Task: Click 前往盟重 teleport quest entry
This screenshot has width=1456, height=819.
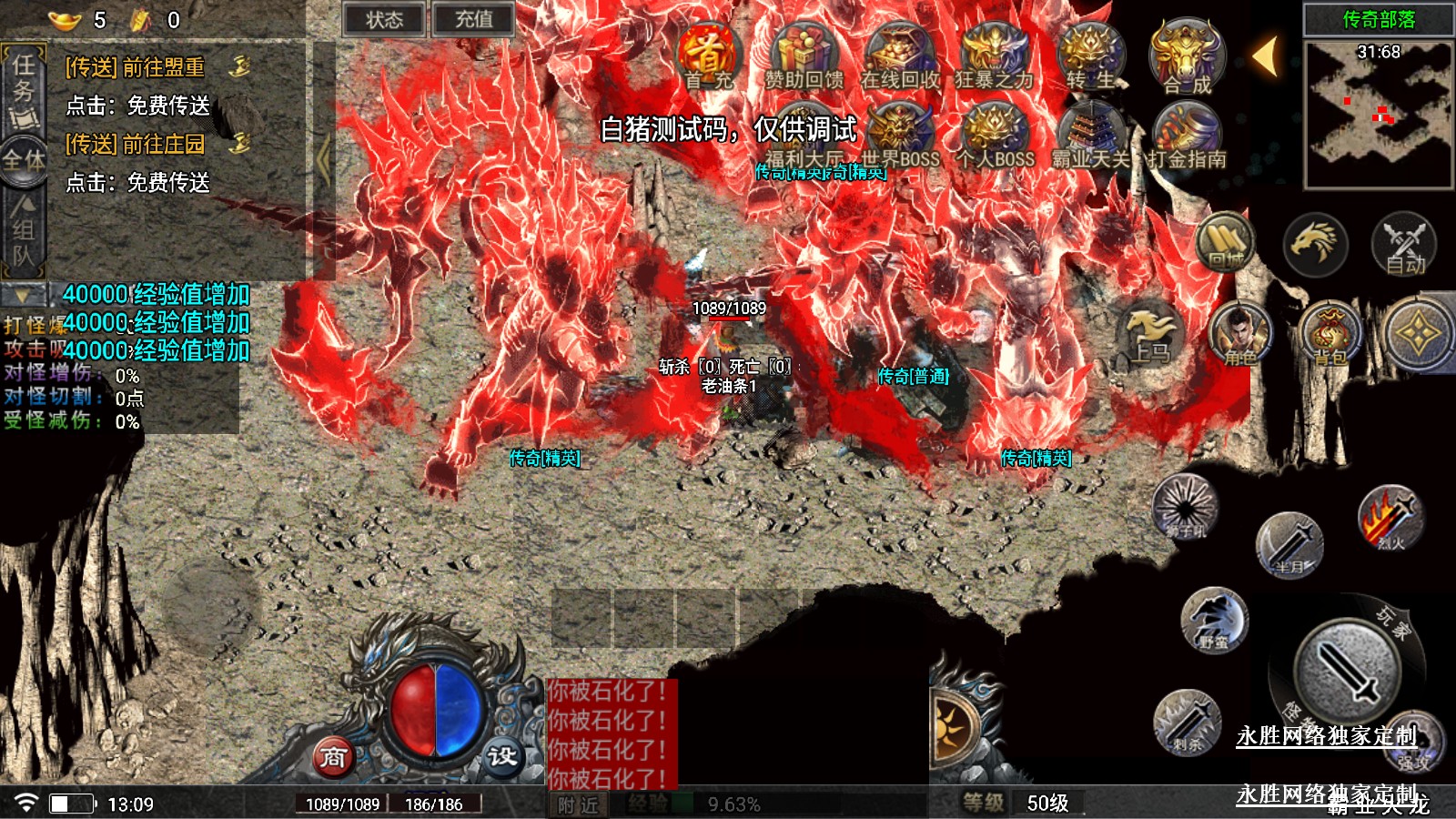Action: 136,67
